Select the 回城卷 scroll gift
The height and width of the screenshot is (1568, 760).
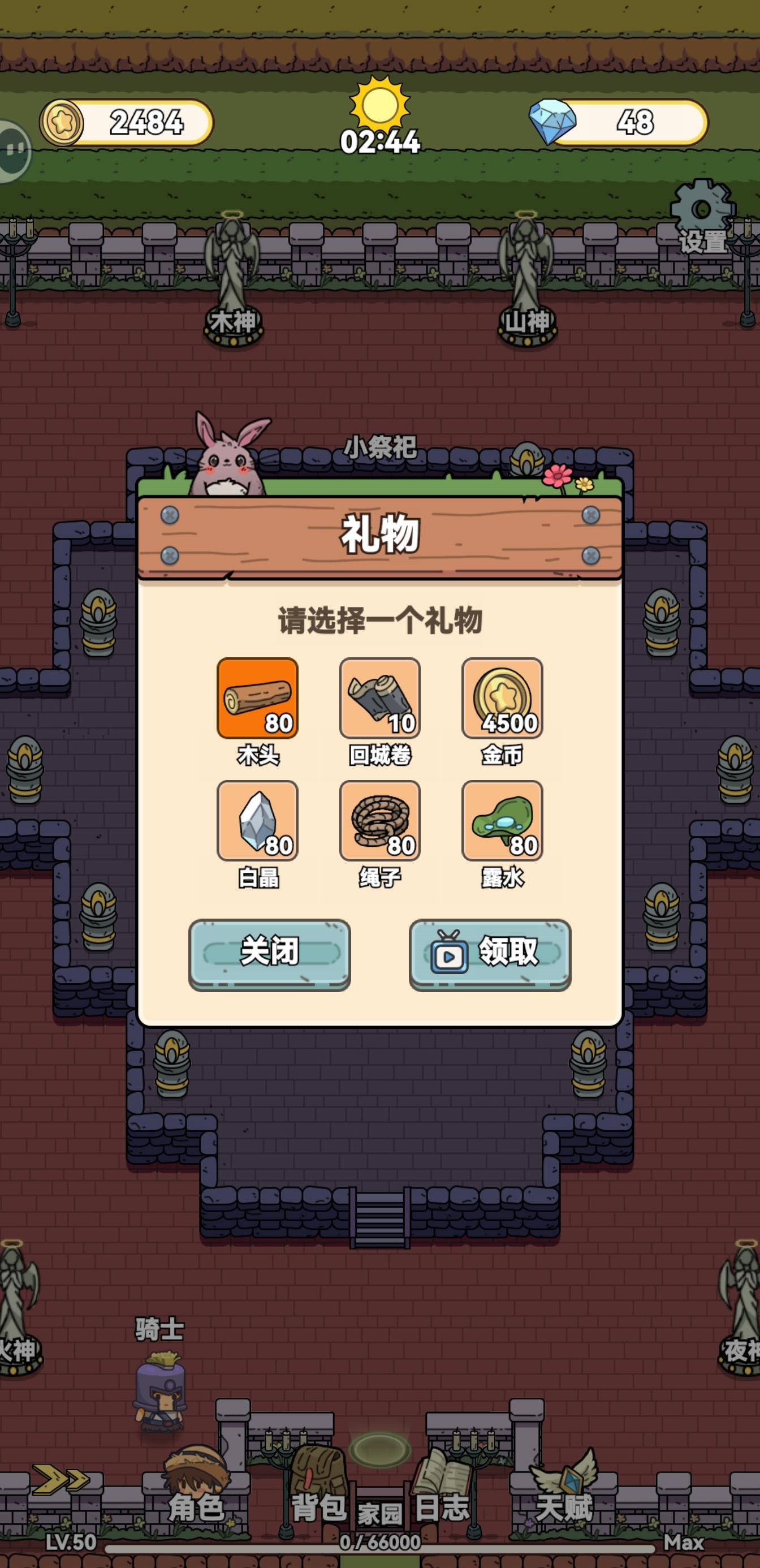[x=379, y=699]
